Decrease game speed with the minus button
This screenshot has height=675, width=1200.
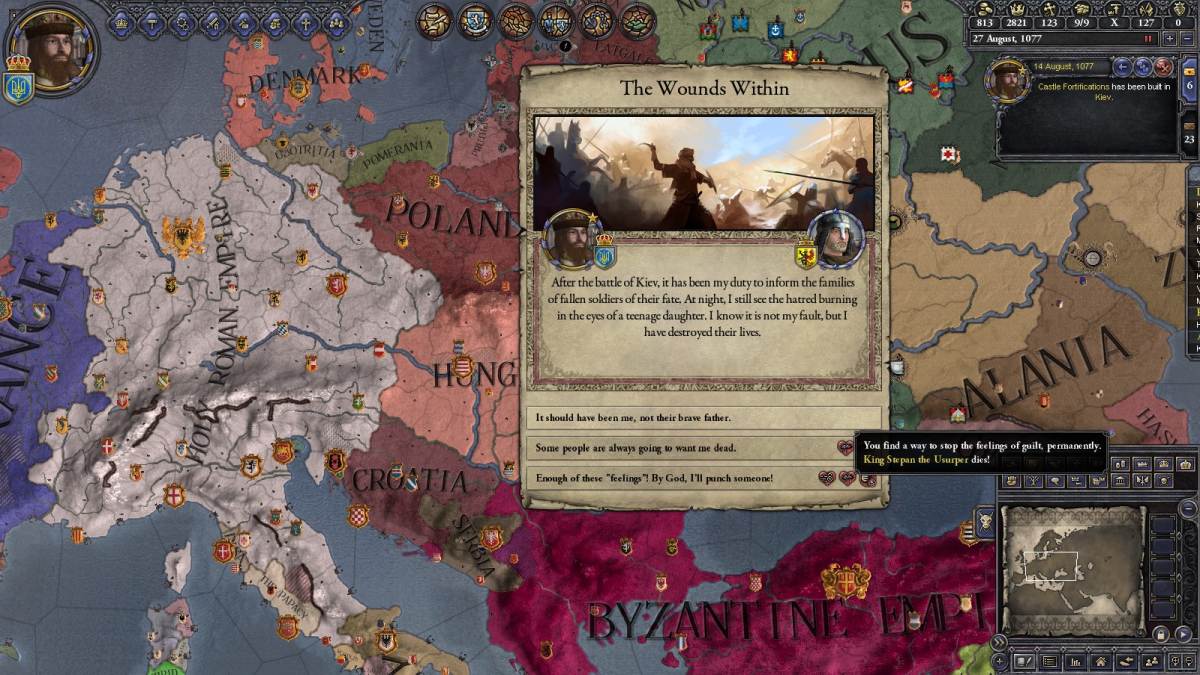click(1188, 39)
